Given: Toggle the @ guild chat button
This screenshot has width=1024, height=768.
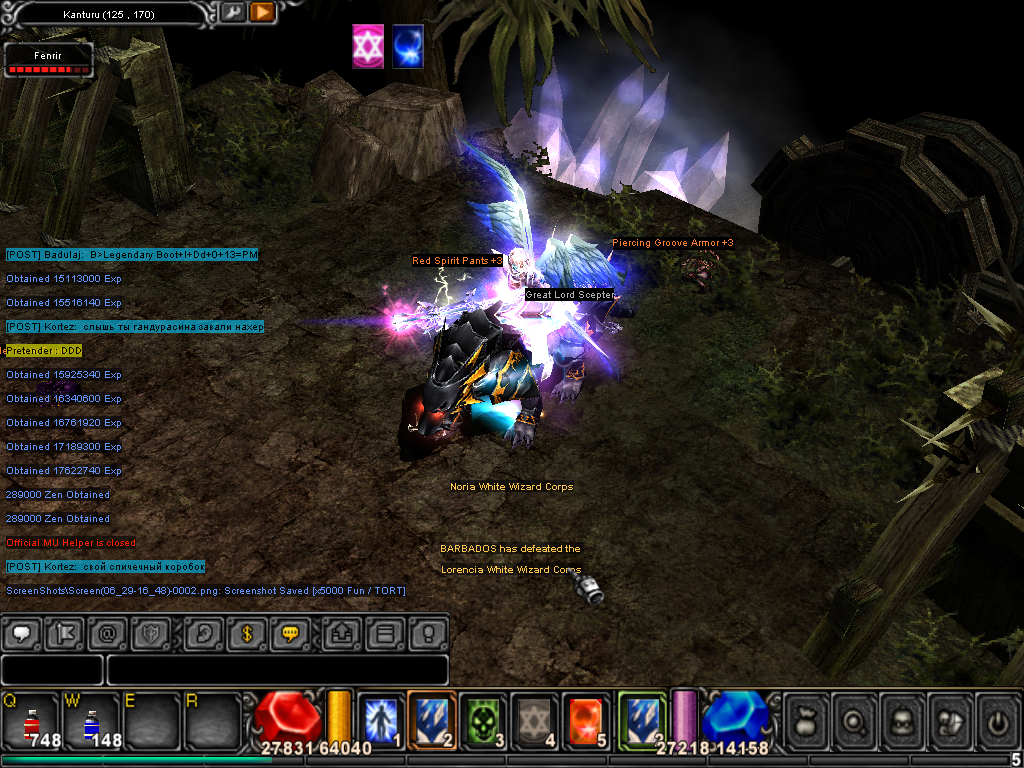Looking at the screenshot, I should coord(106,633).
